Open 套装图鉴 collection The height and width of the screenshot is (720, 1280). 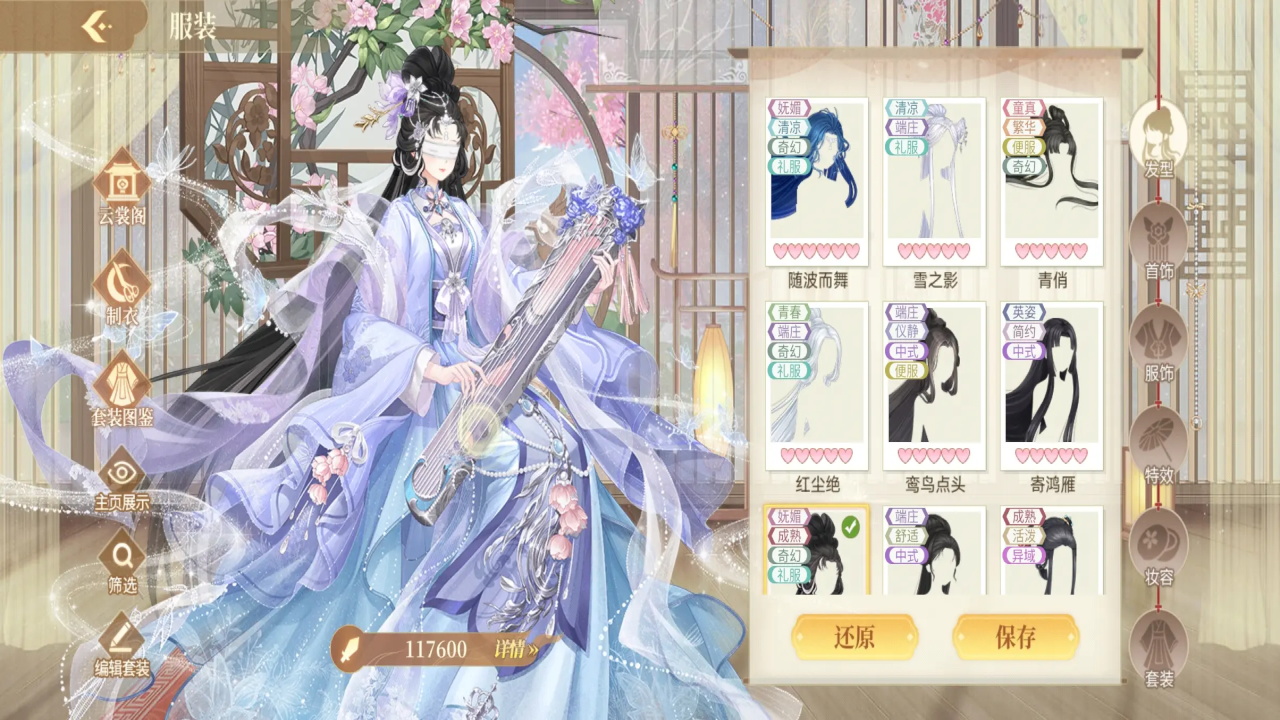click(x=122, y=388)
